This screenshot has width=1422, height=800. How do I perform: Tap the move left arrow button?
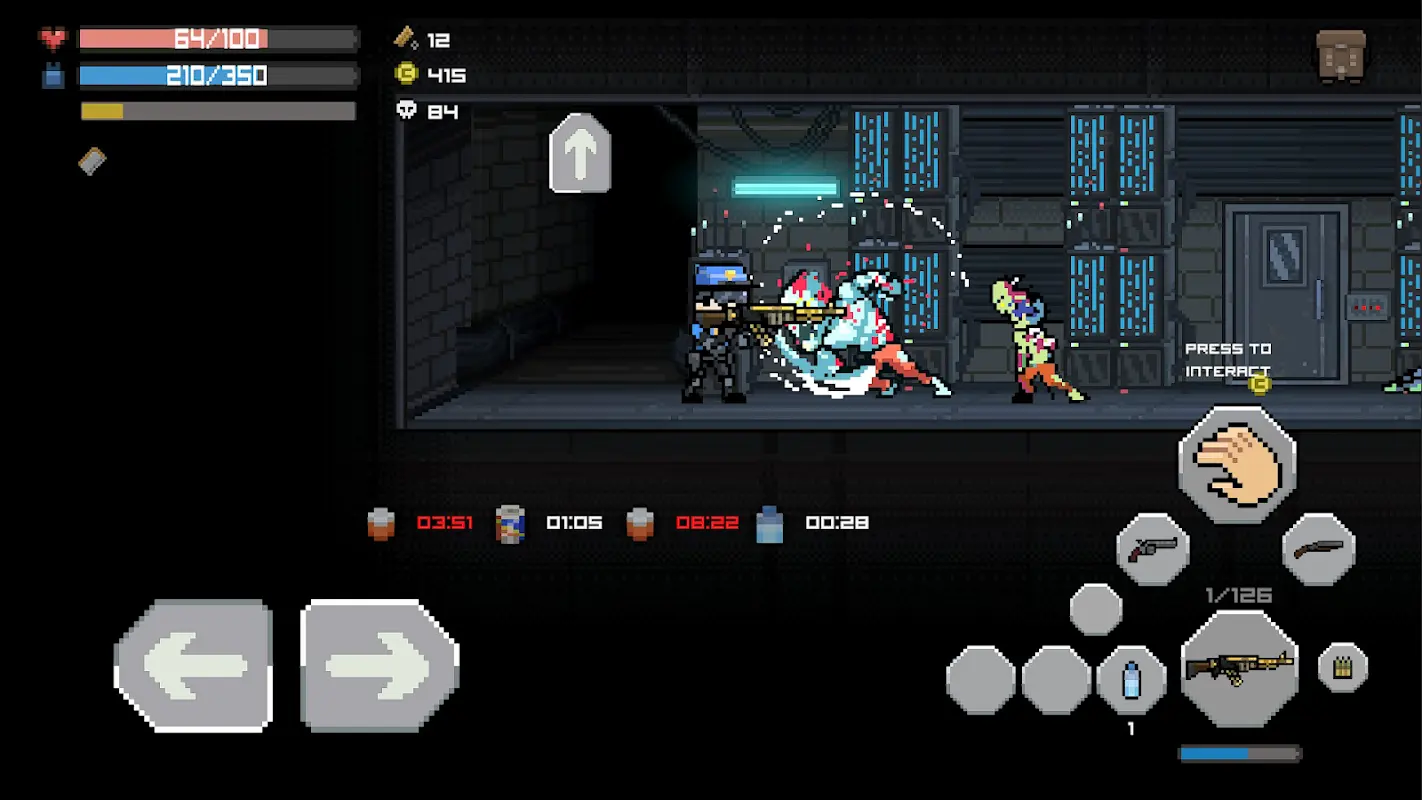click(193, 665)
